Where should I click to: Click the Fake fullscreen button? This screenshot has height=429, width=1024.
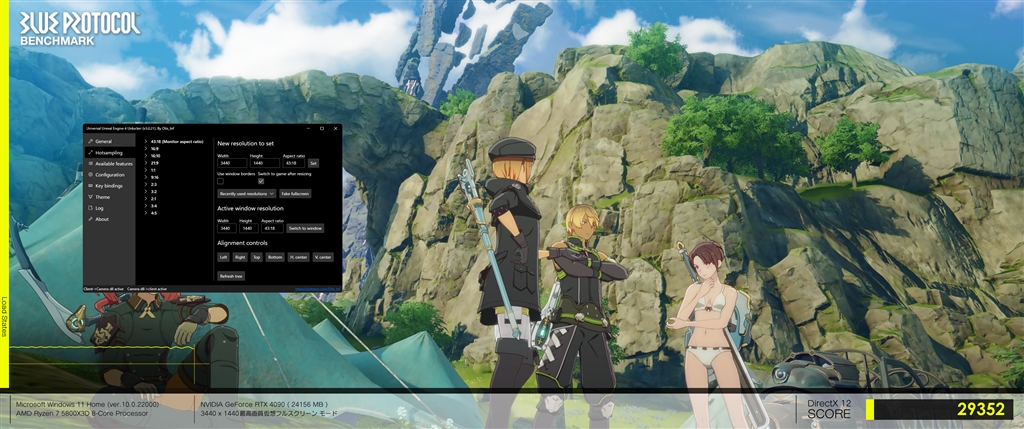(x=294, y=193)
